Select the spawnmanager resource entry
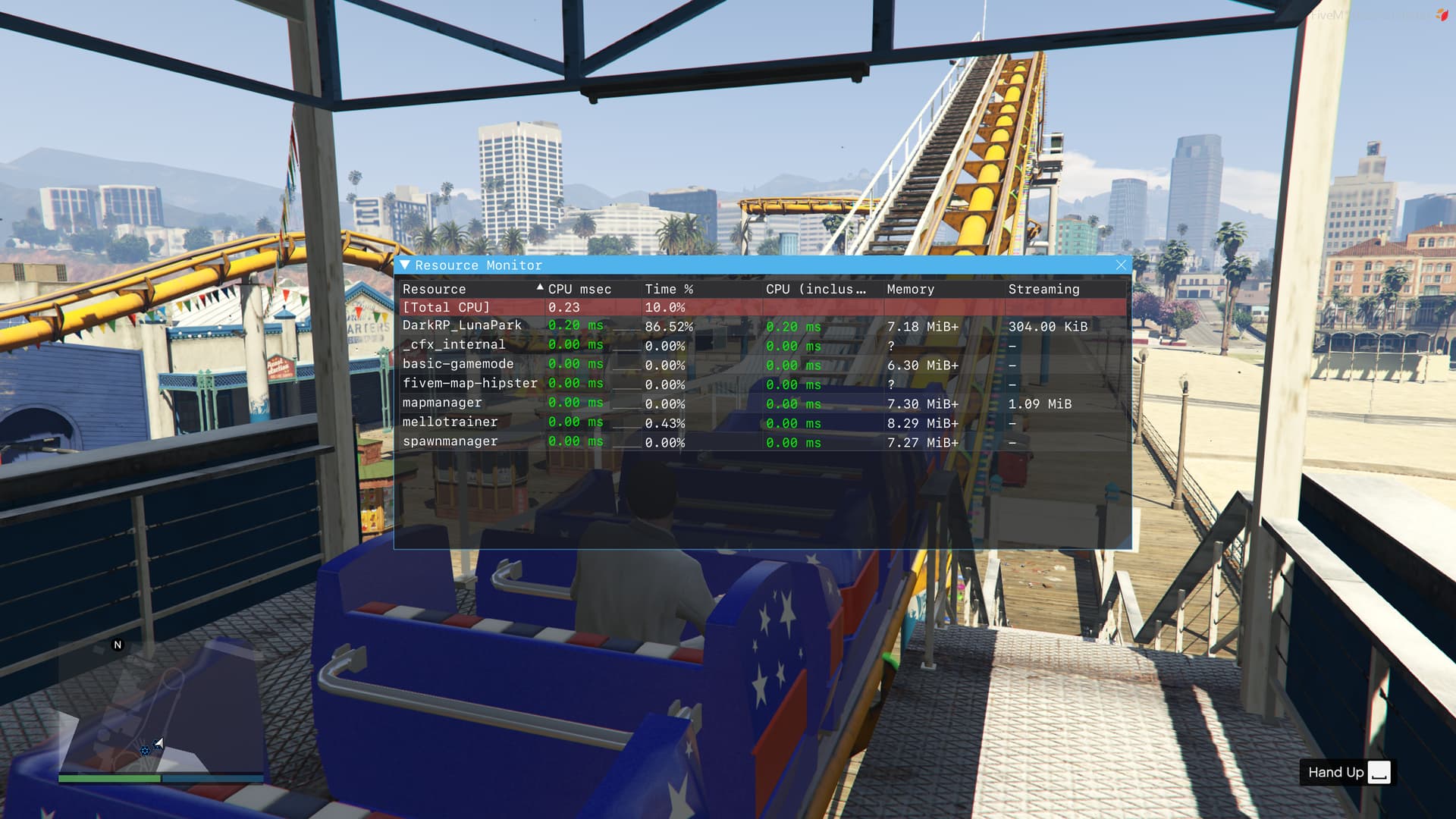1456x819 pixels. click(451, 441)
